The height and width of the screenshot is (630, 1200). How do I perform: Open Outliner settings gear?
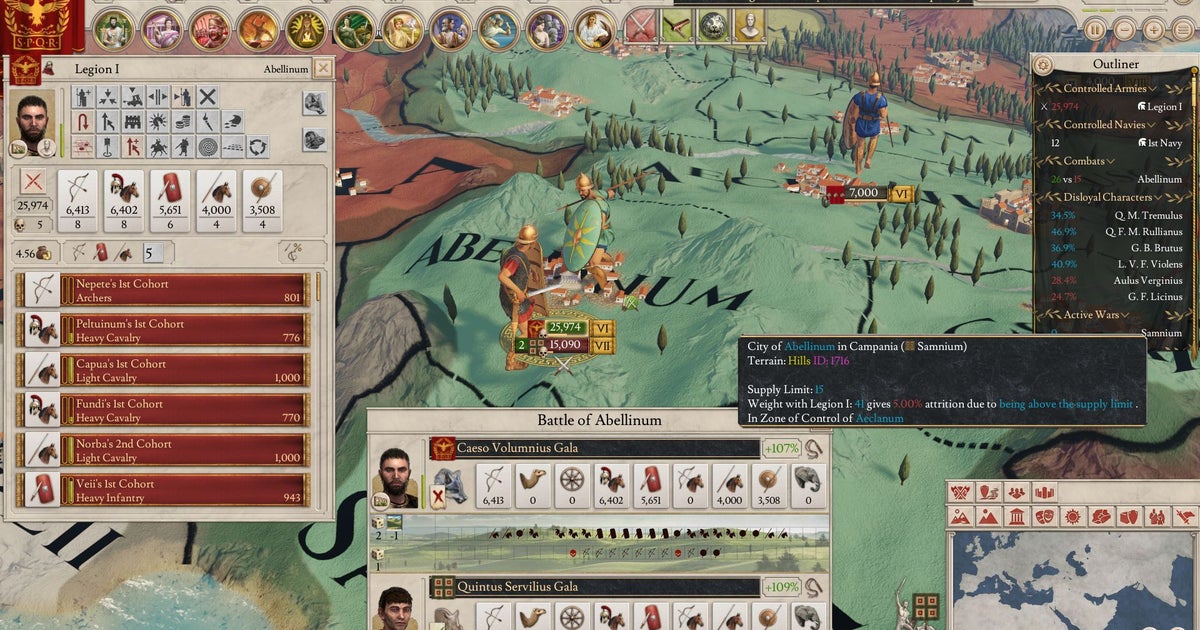pos(1045,65)
